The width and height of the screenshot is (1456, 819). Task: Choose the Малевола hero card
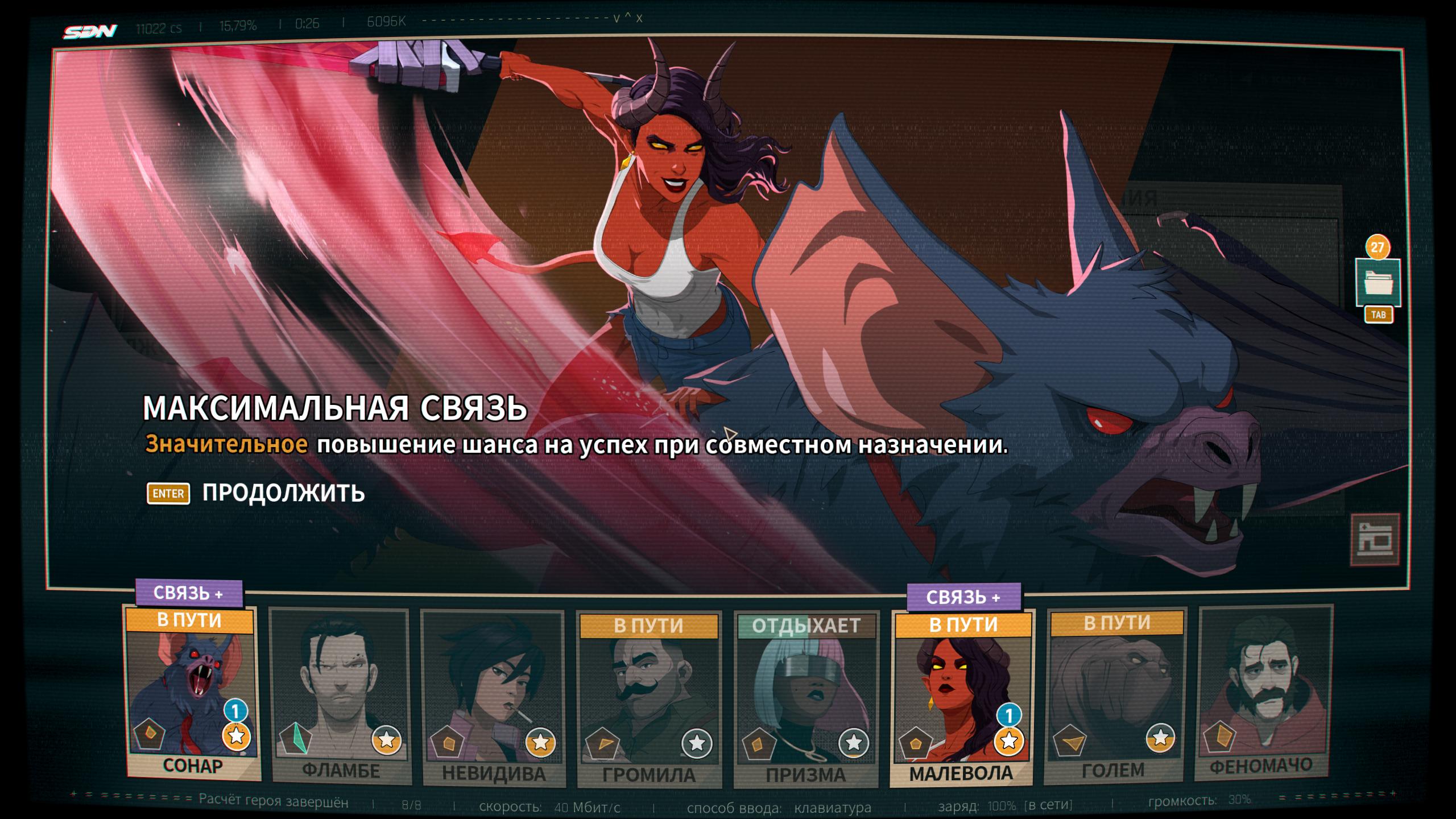[x=962, y=698]
